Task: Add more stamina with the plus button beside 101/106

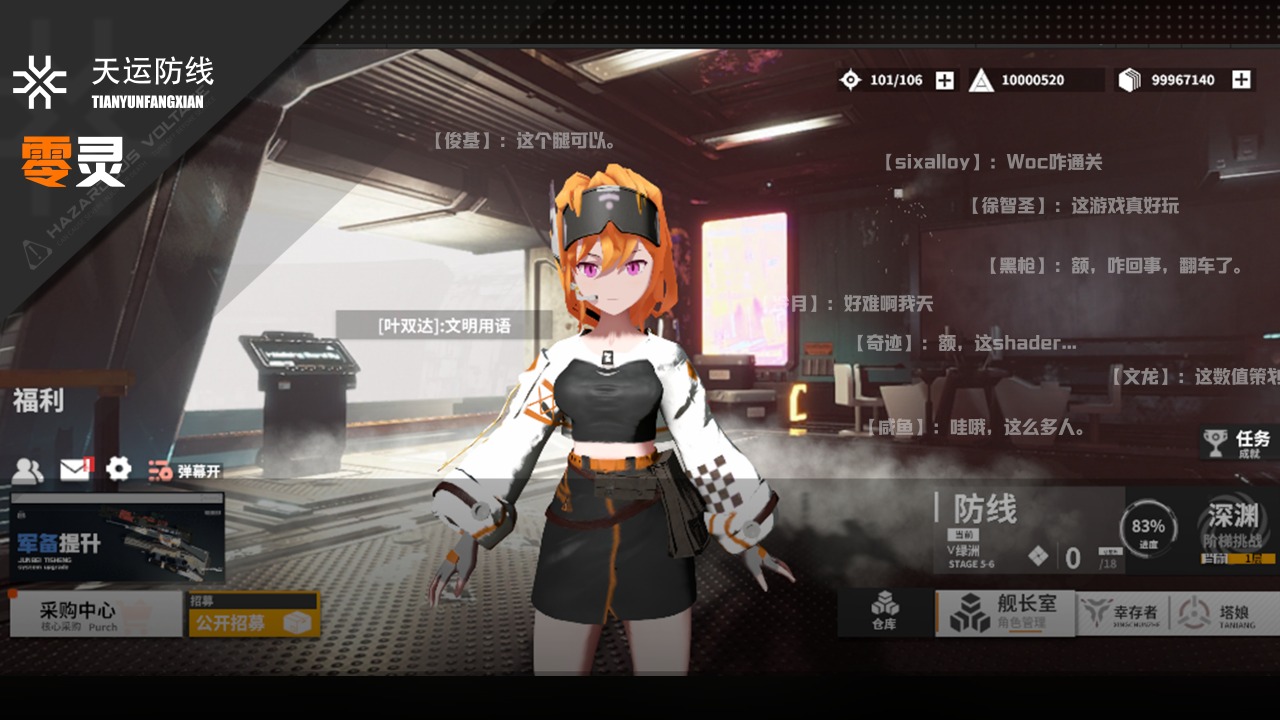Action: (944, 80)
